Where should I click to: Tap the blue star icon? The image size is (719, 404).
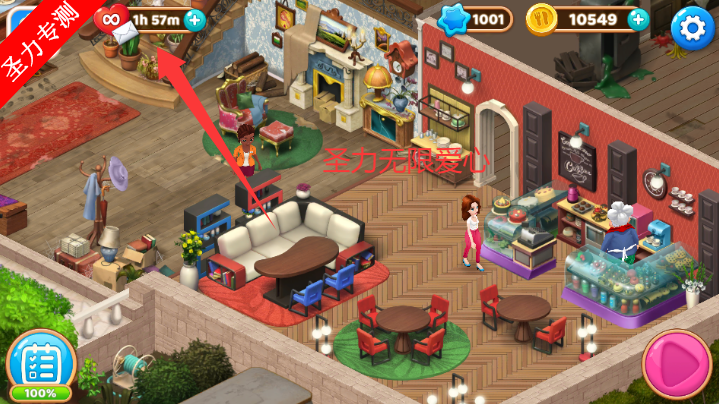tap(455, 19)
